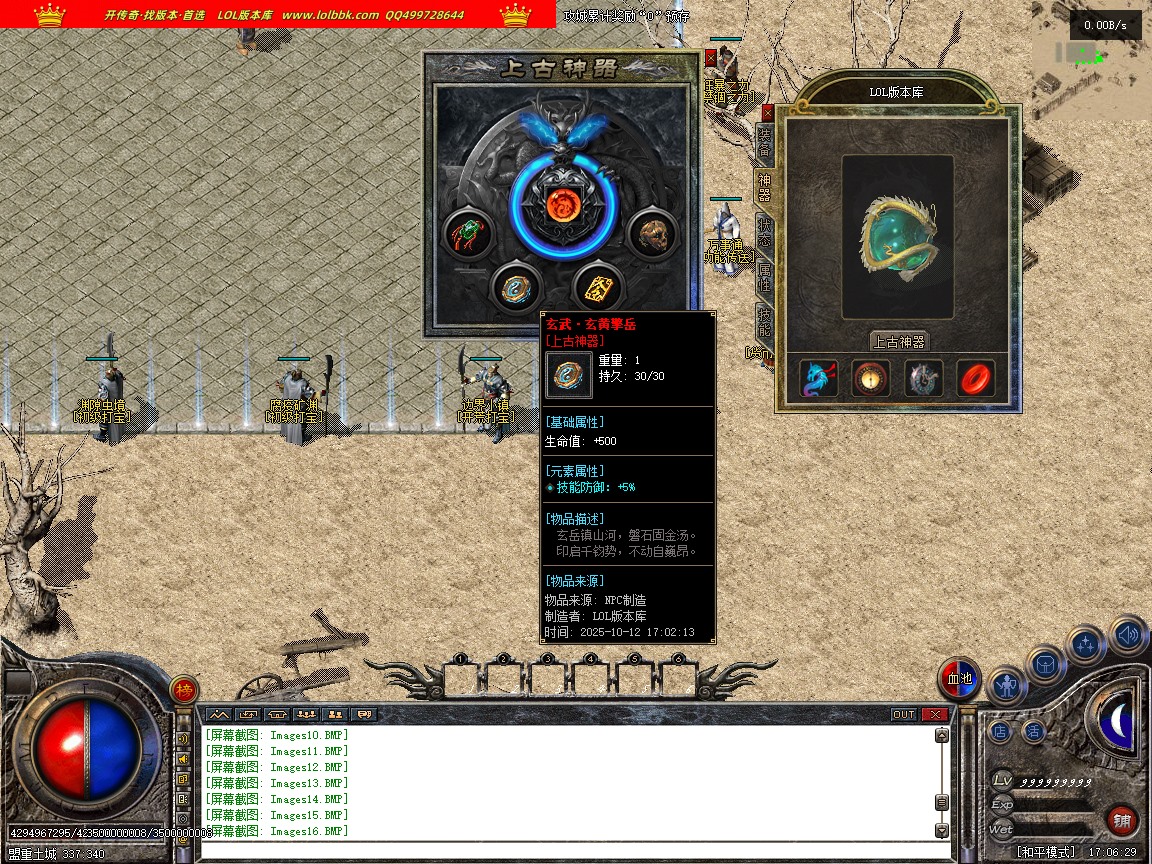Select the red ring item slot
1152x864 pixels.
(x=975, y=379)
